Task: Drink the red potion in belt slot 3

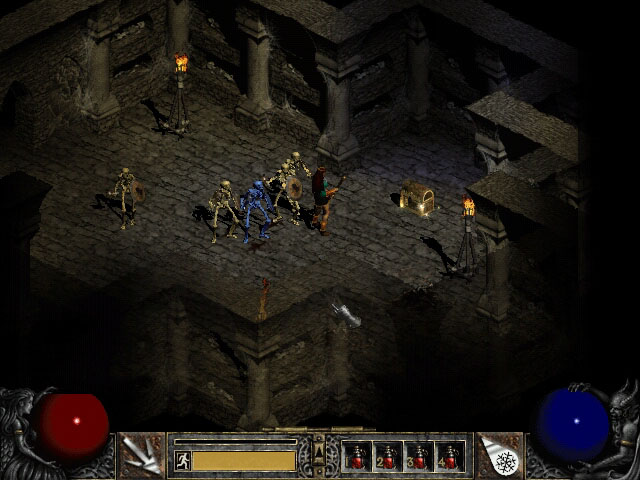Action: 418,456
